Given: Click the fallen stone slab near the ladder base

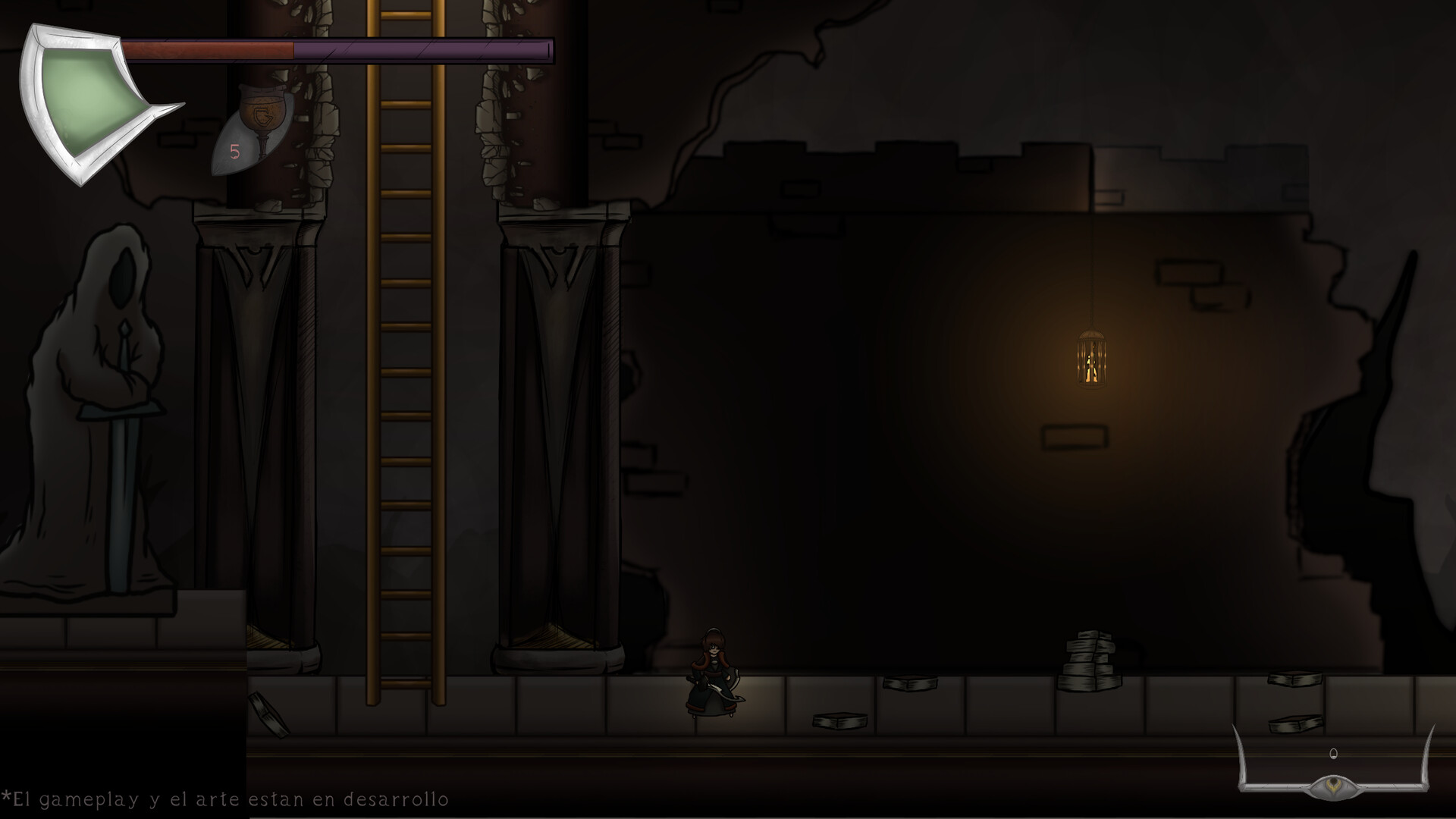Looking at the screenshot, I should tap(269, 714).
